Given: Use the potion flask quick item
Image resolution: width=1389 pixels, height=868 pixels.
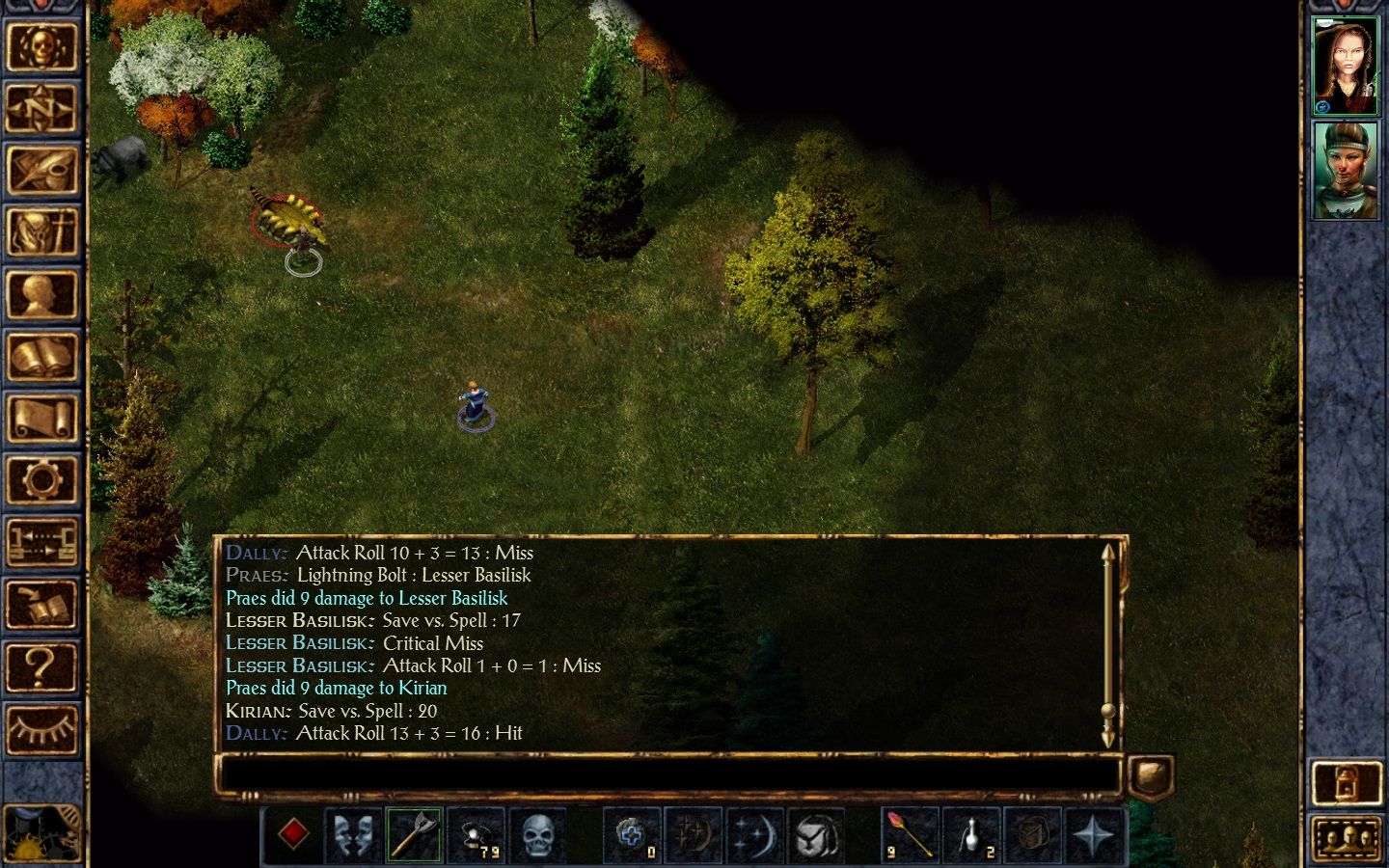Looking at the screenshot, I should click(x=971, y=835).
